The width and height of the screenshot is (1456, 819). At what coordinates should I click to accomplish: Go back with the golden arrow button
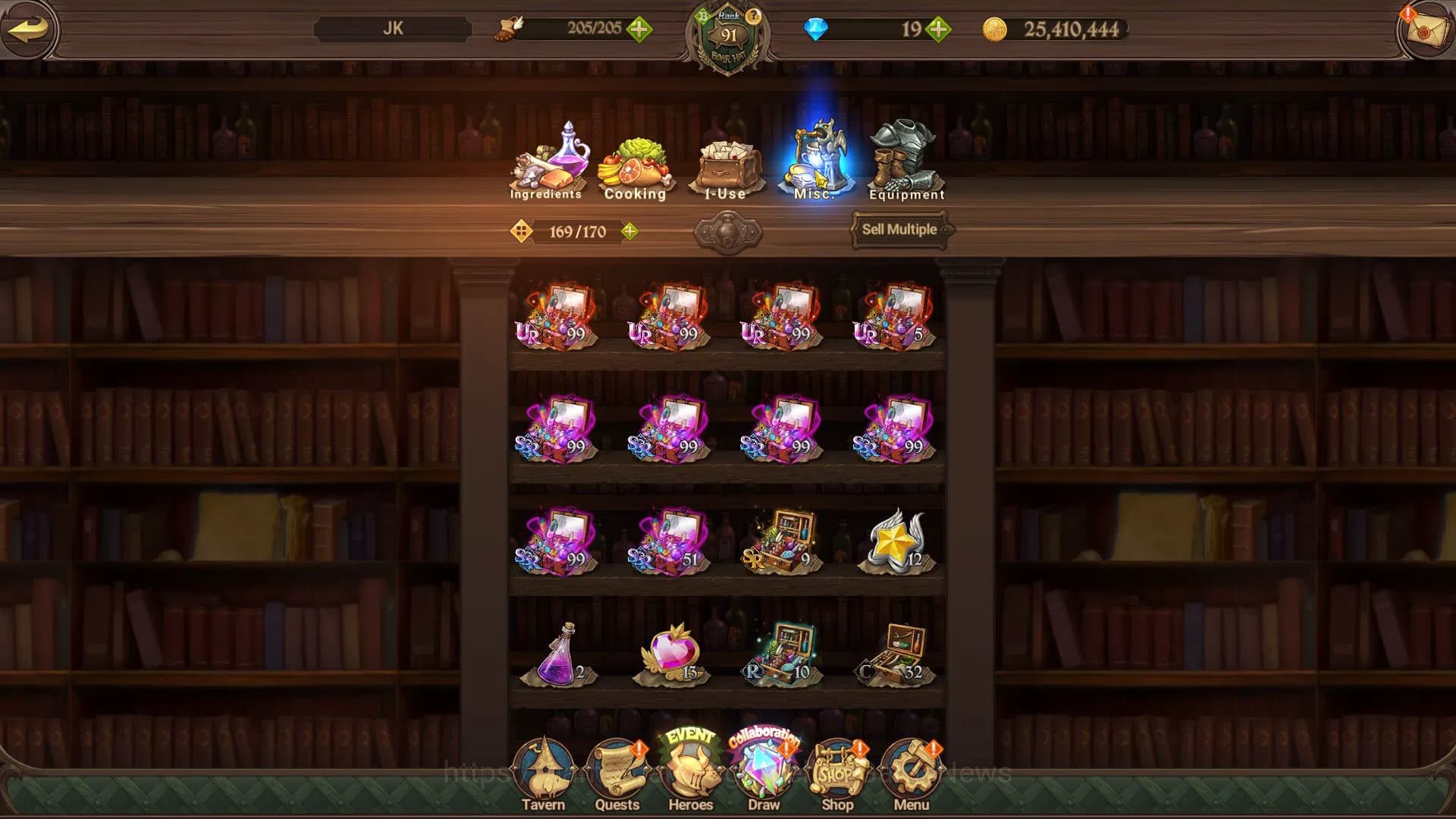point(29,30)
